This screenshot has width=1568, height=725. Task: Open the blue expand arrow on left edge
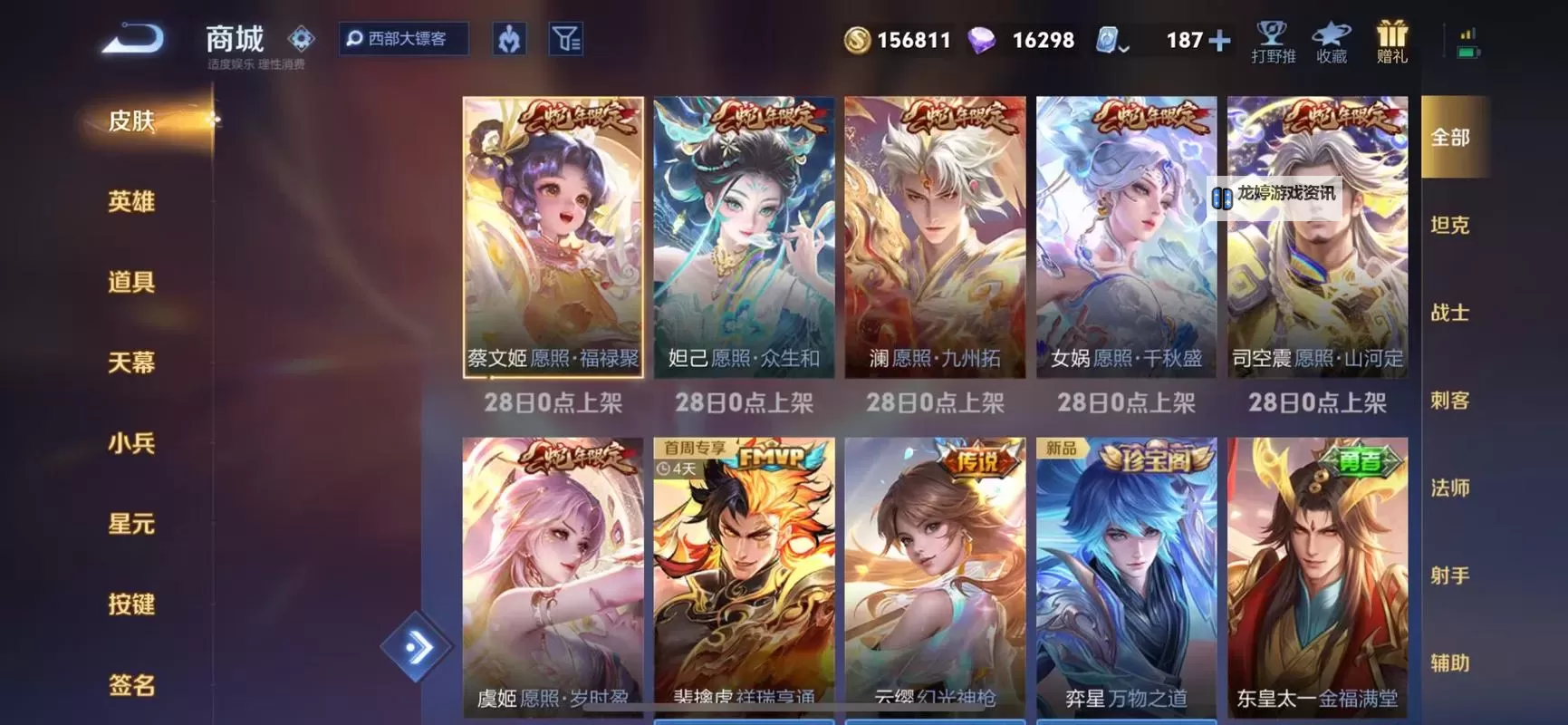click(x=419, y=645)
